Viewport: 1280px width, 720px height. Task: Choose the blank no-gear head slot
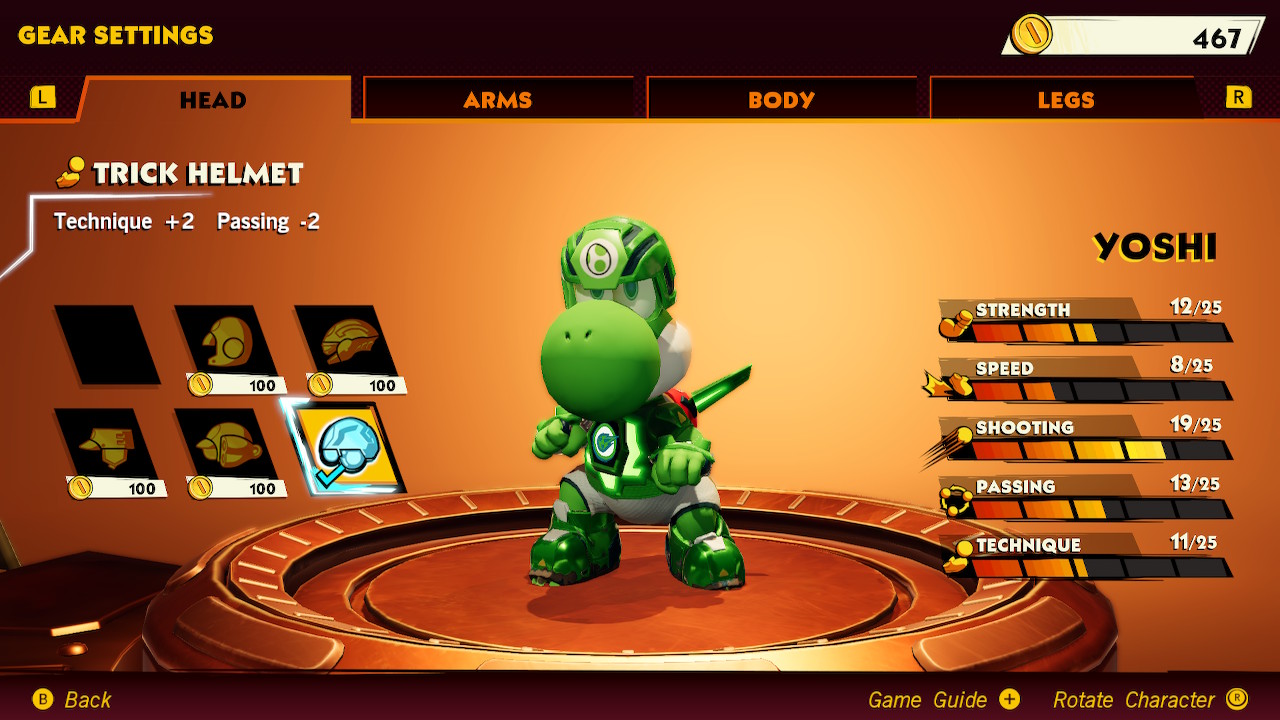pos(107,345)
